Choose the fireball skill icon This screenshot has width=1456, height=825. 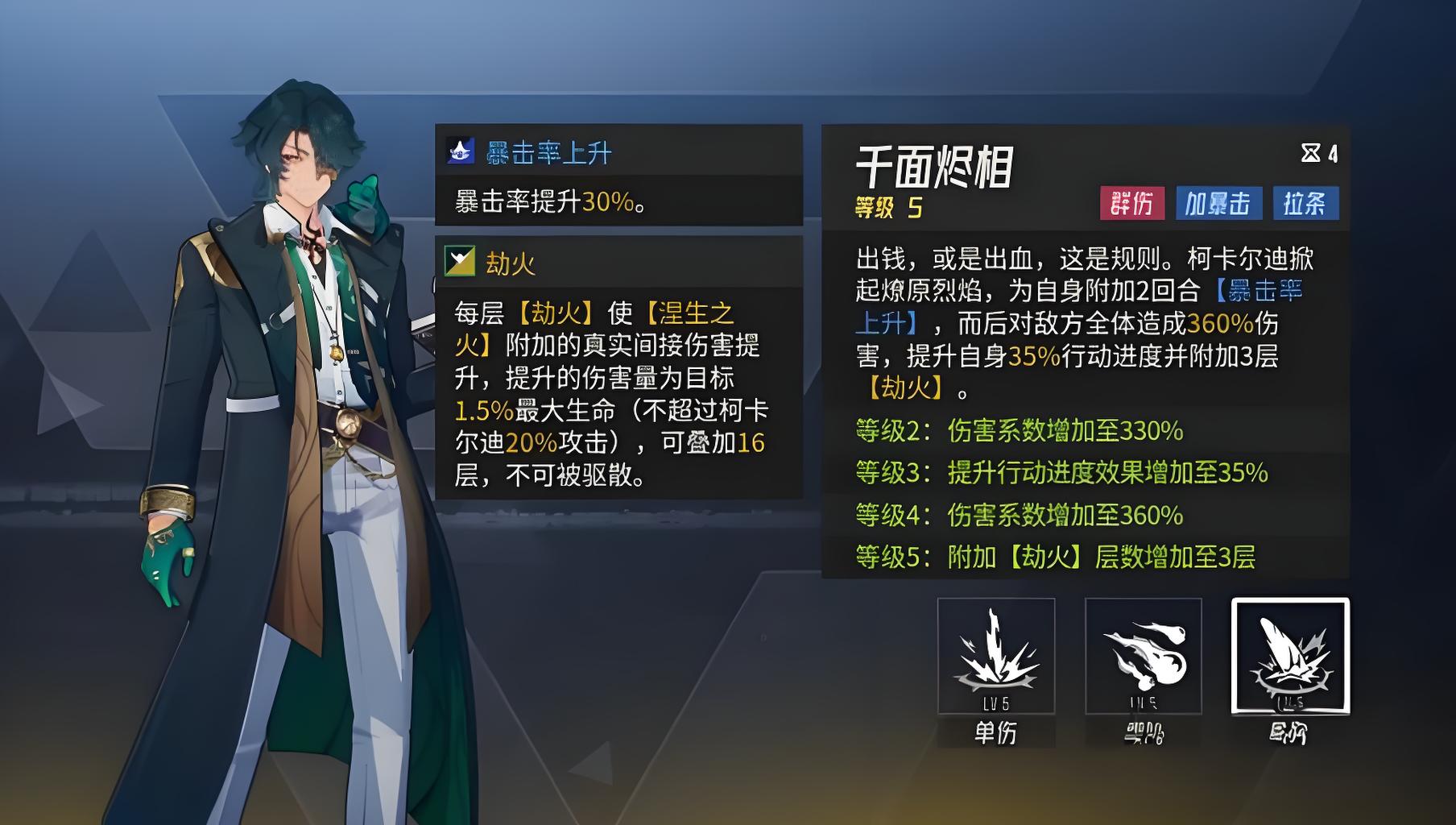[1143, 656]
